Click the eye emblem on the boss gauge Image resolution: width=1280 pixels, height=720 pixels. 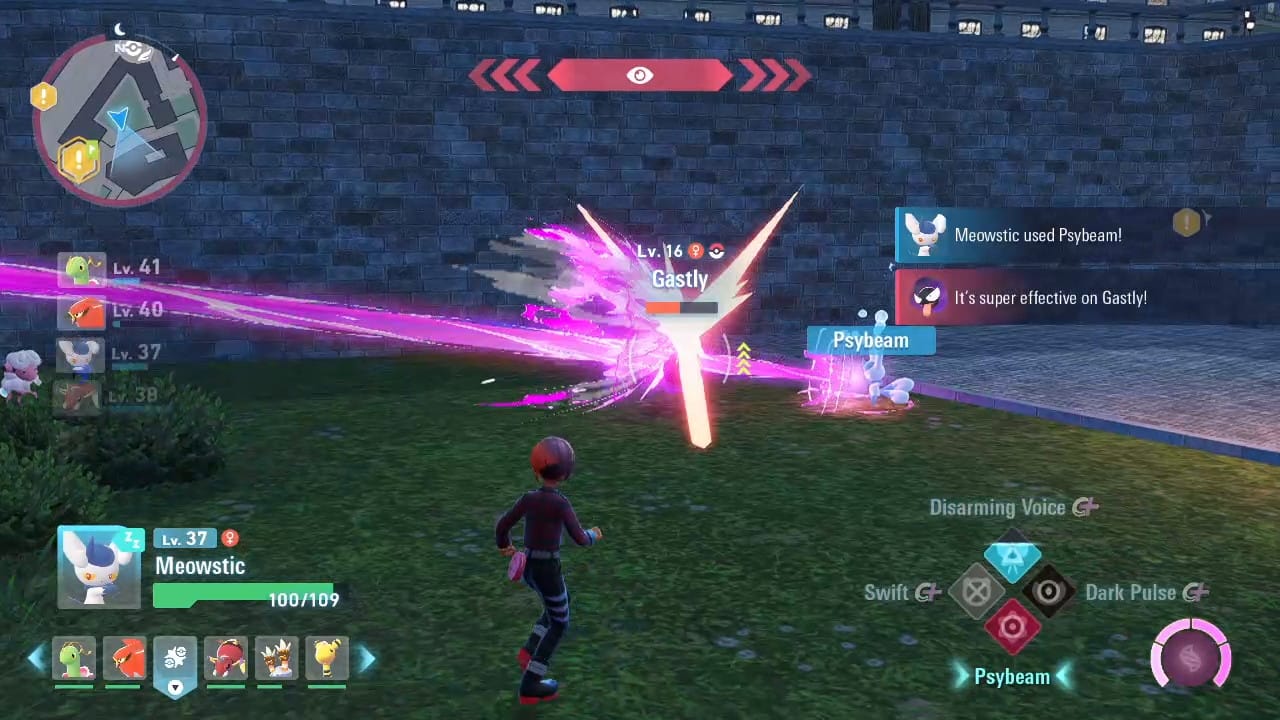click(x=640, y=74)
